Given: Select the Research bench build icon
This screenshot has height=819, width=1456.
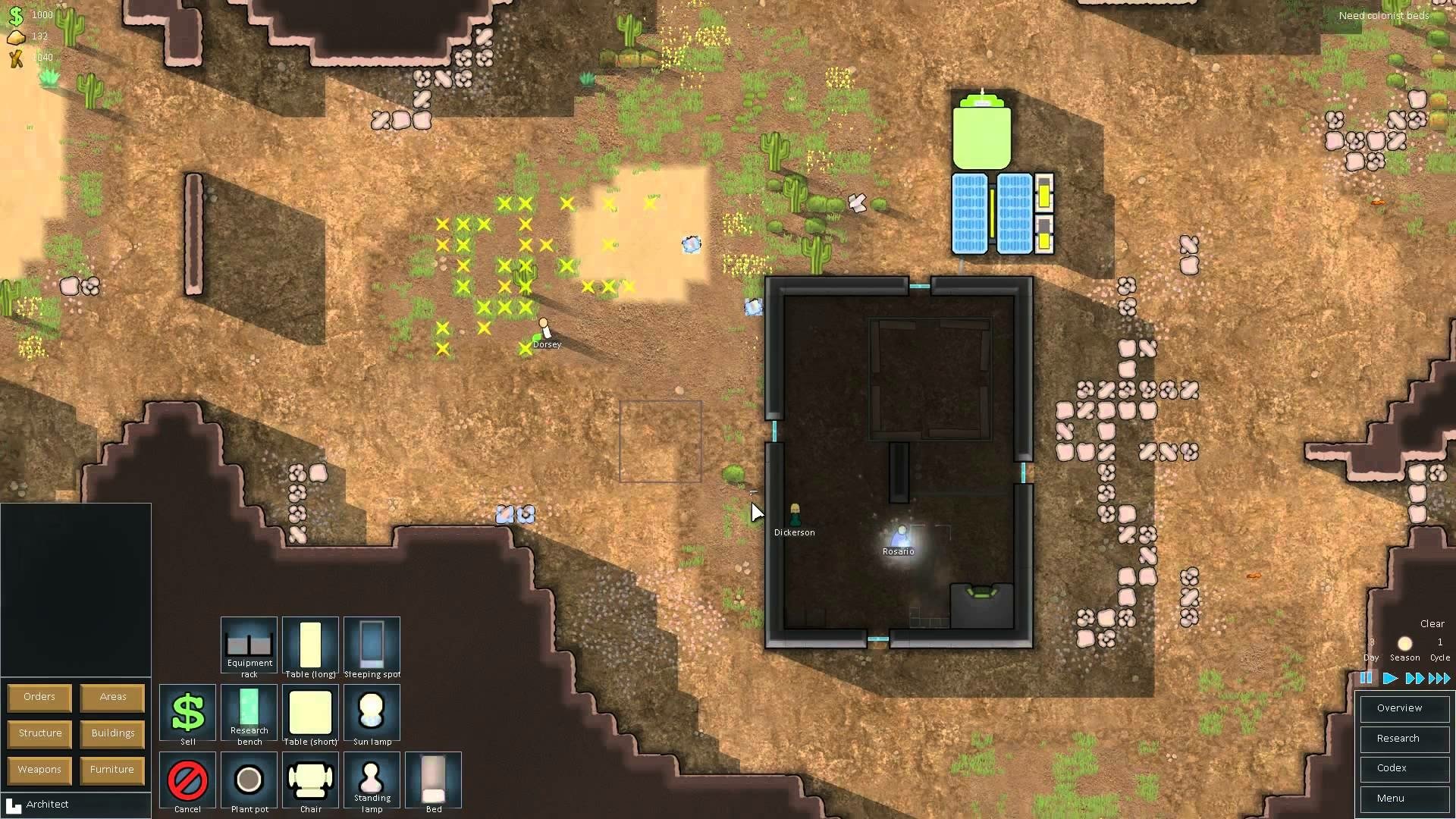Looking at the screenshot, I should coord(249,713).
